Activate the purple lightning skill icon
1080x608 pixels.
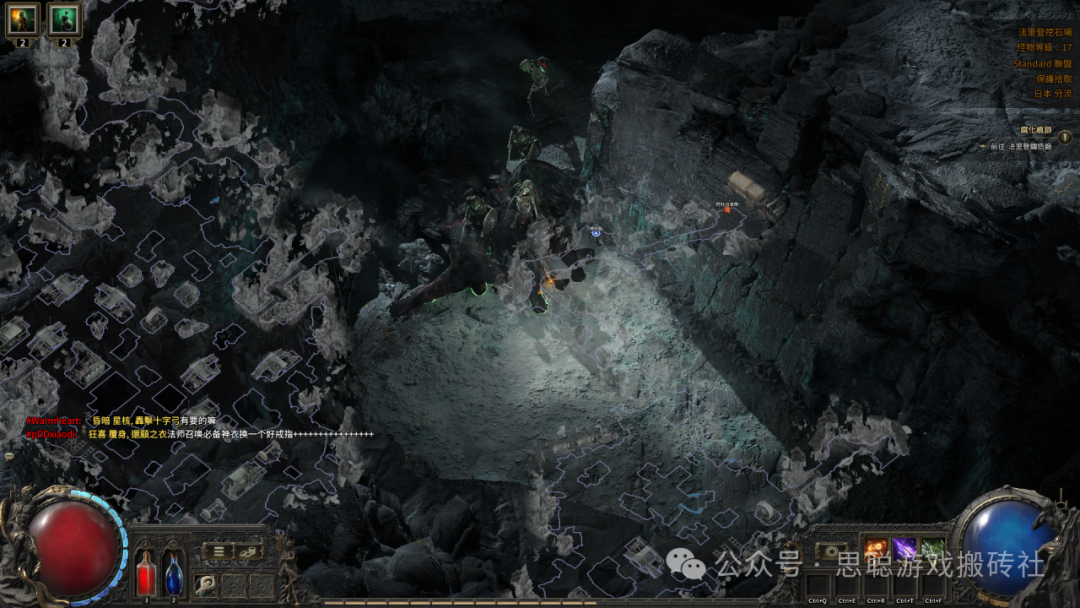(x=904, y=549)
